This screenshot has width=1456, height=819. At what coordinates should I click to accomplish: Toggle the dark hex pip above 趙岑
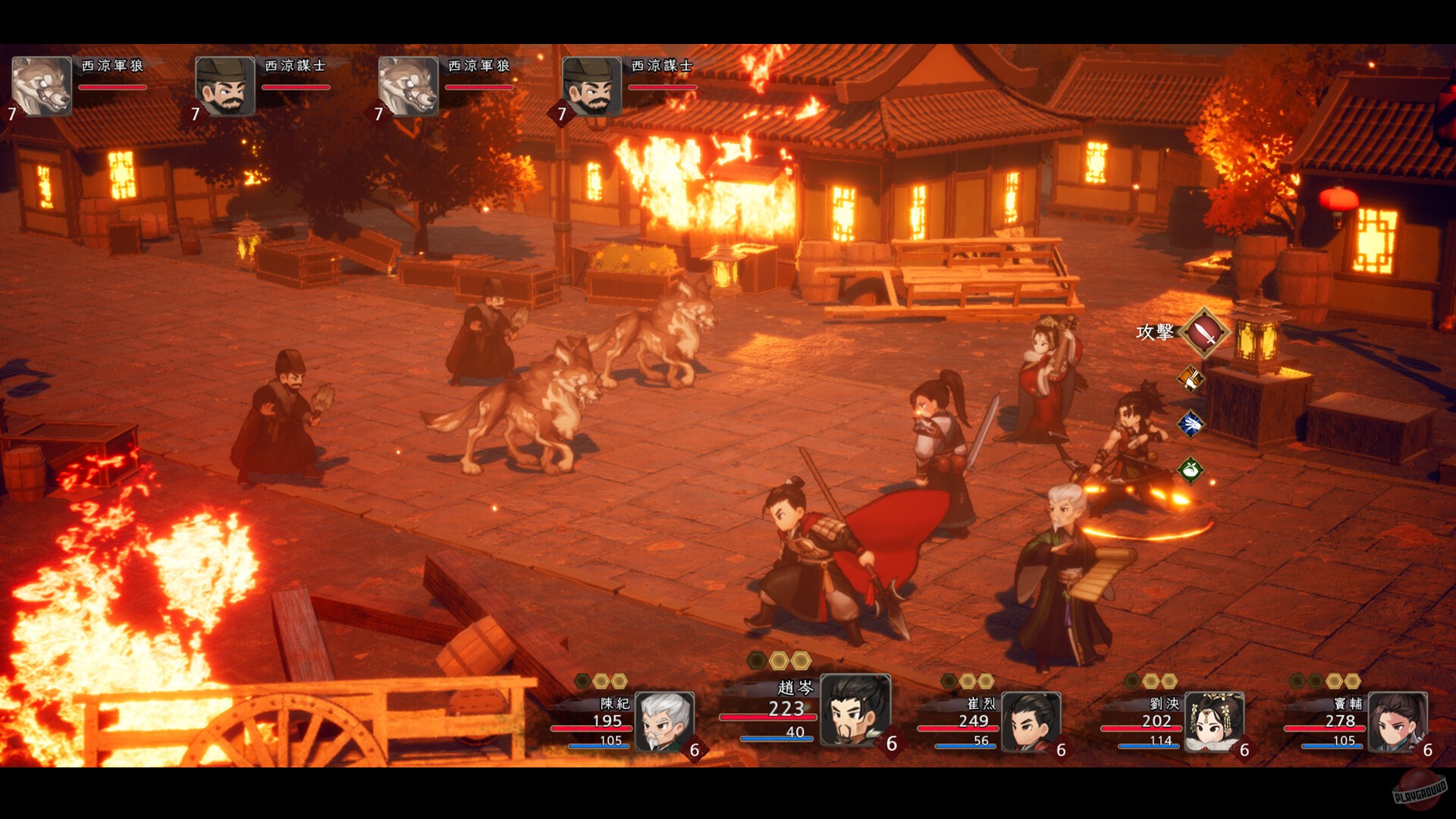757,659
